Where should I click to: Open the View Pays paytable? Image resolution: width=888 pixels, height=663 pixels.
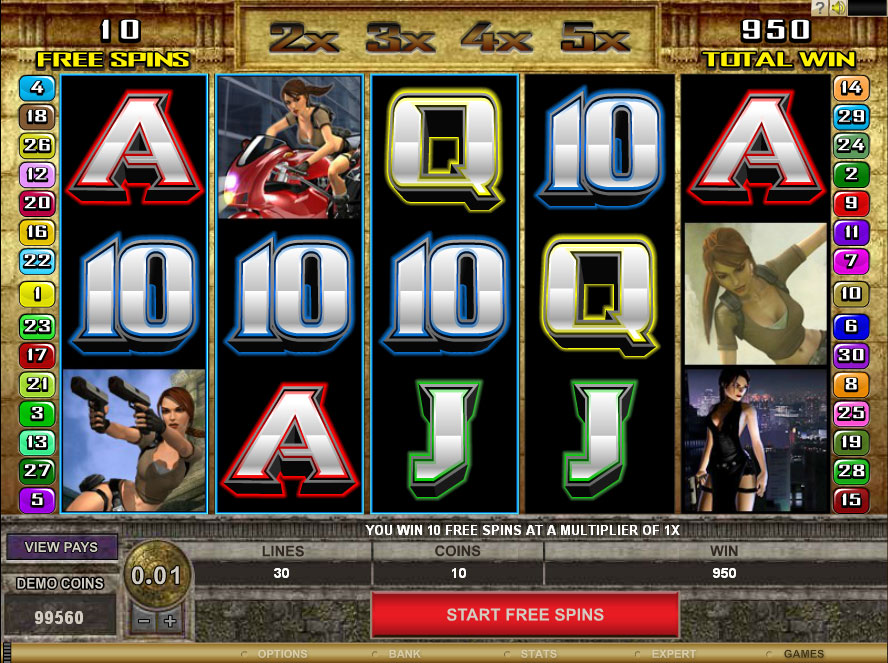62,547
